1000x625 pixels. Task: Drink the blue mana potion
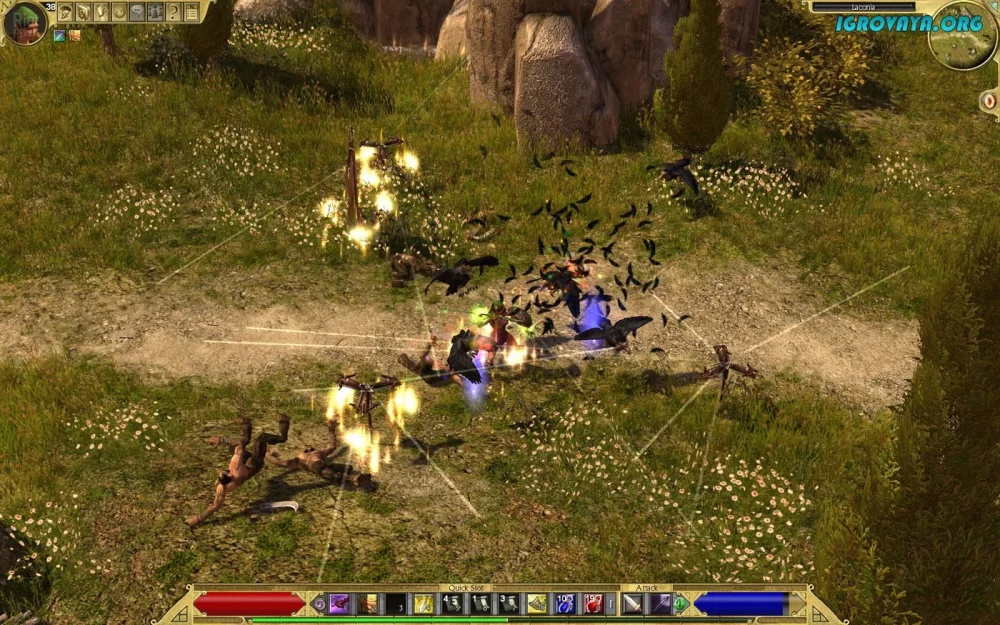click(x=565, y=603)
